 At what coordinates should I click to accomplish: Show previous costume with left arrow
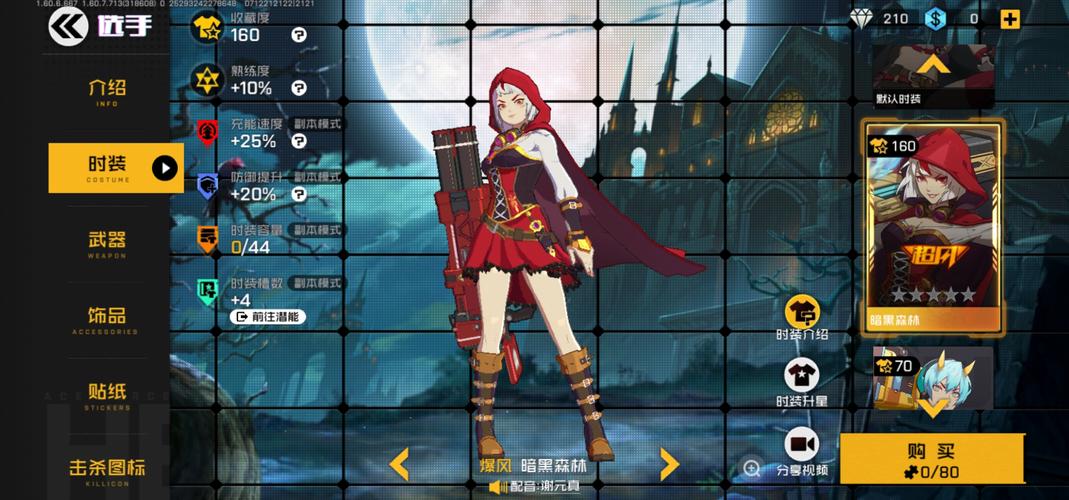399,463
